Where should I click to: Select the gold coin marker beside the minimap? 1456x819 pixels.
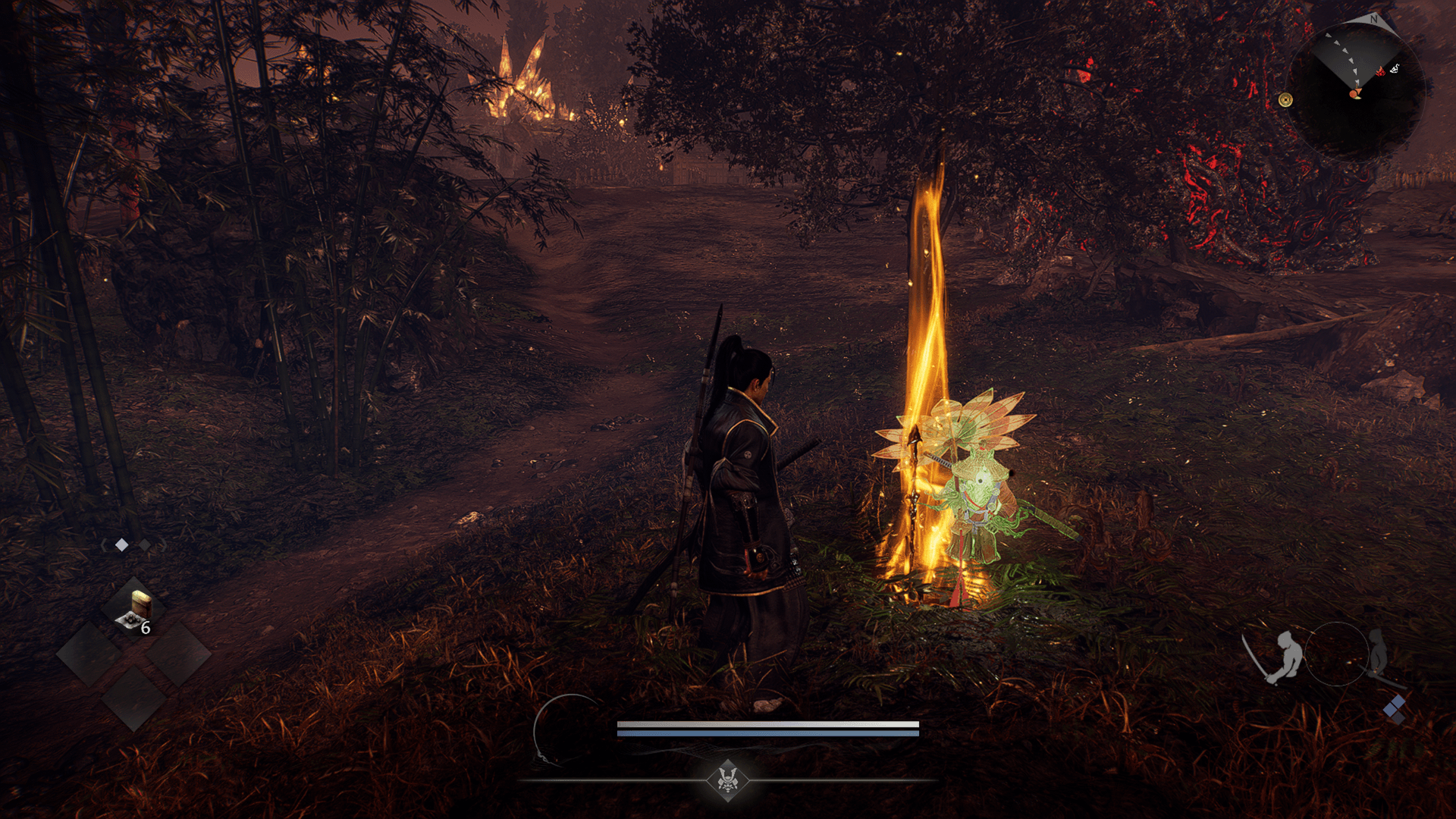tap(1285, 99)
